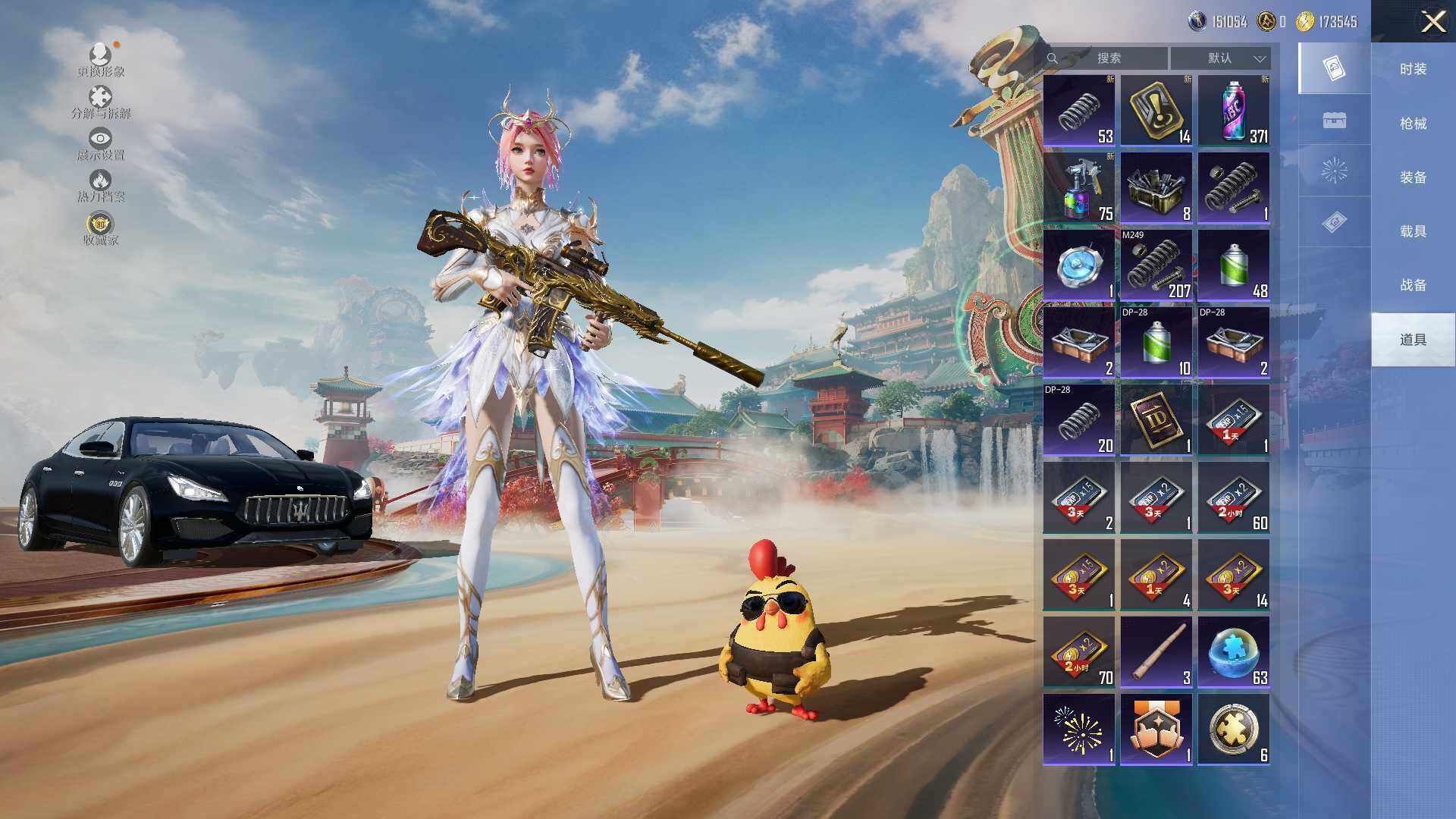The width and height of the screenshot is (1456, 819).
Task: Close the inventory screen with X
Action: pos(1432,21)
